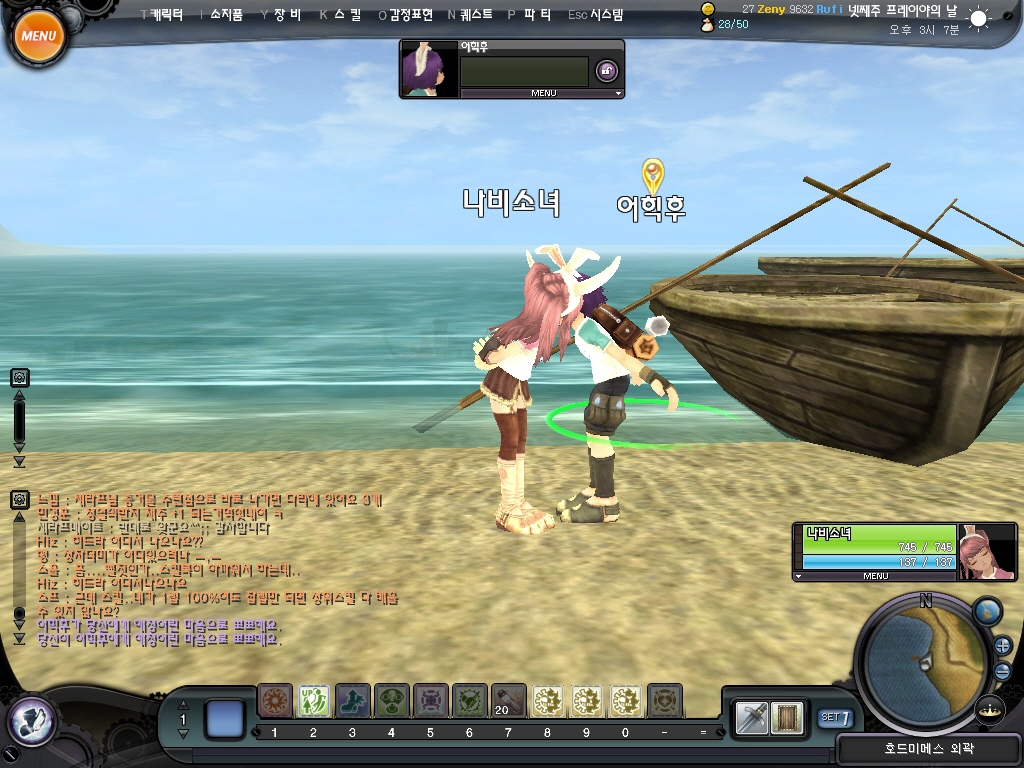Click the crown icon below the minimap
1024x768 pixels.
click(990, 709)
